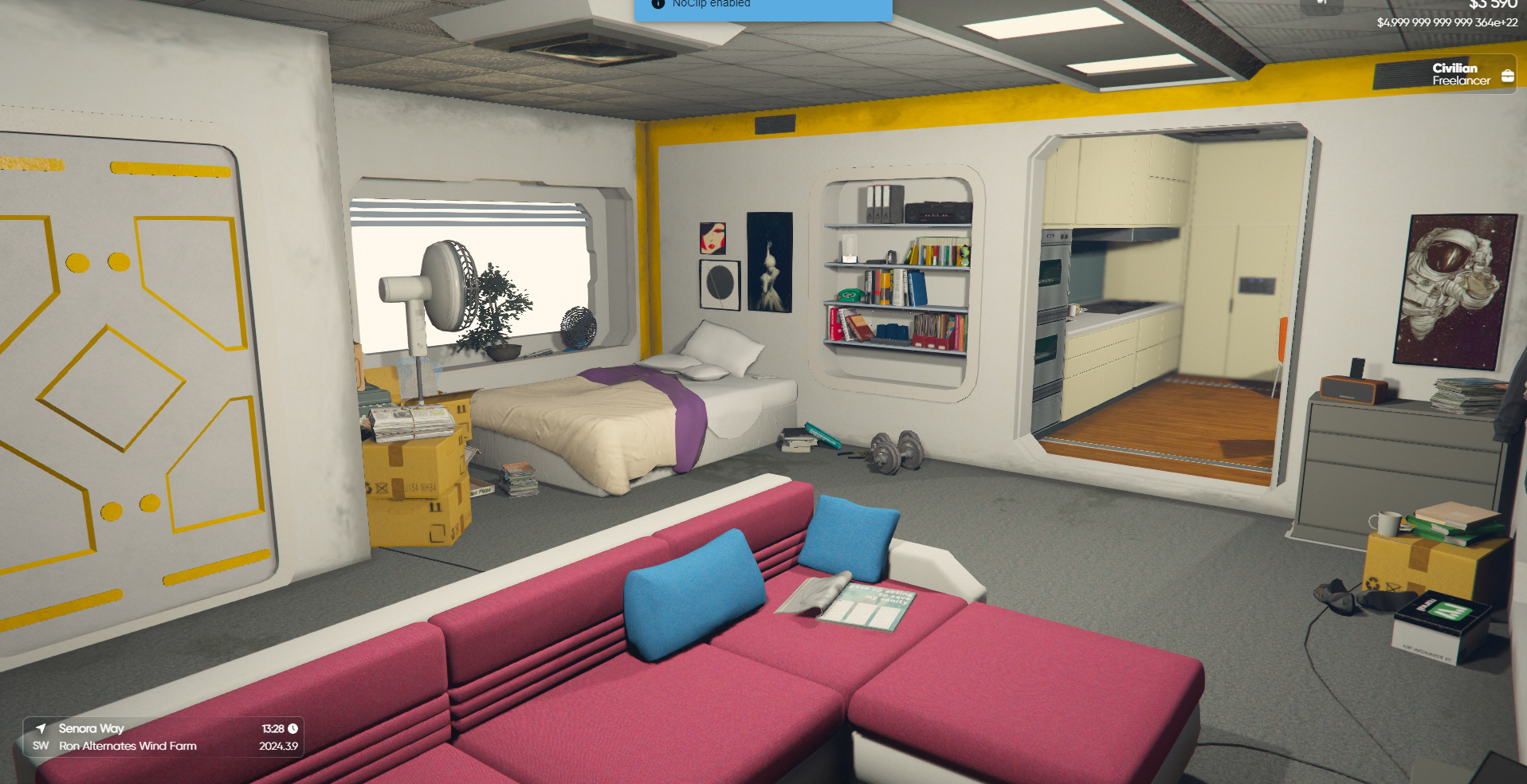Open the Civilian Freelancer job badge
Viewport: 1527px width, 784px height.
point(1460,74)
